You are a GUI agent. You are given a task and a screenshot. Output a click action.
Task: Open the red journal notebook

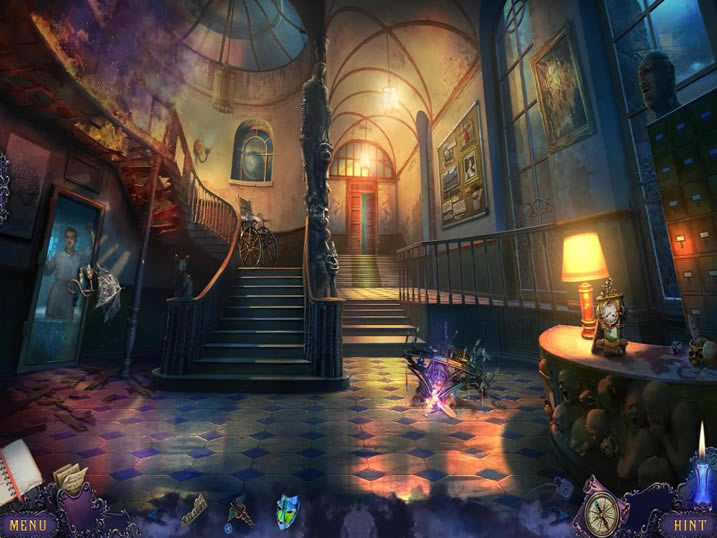19,470
